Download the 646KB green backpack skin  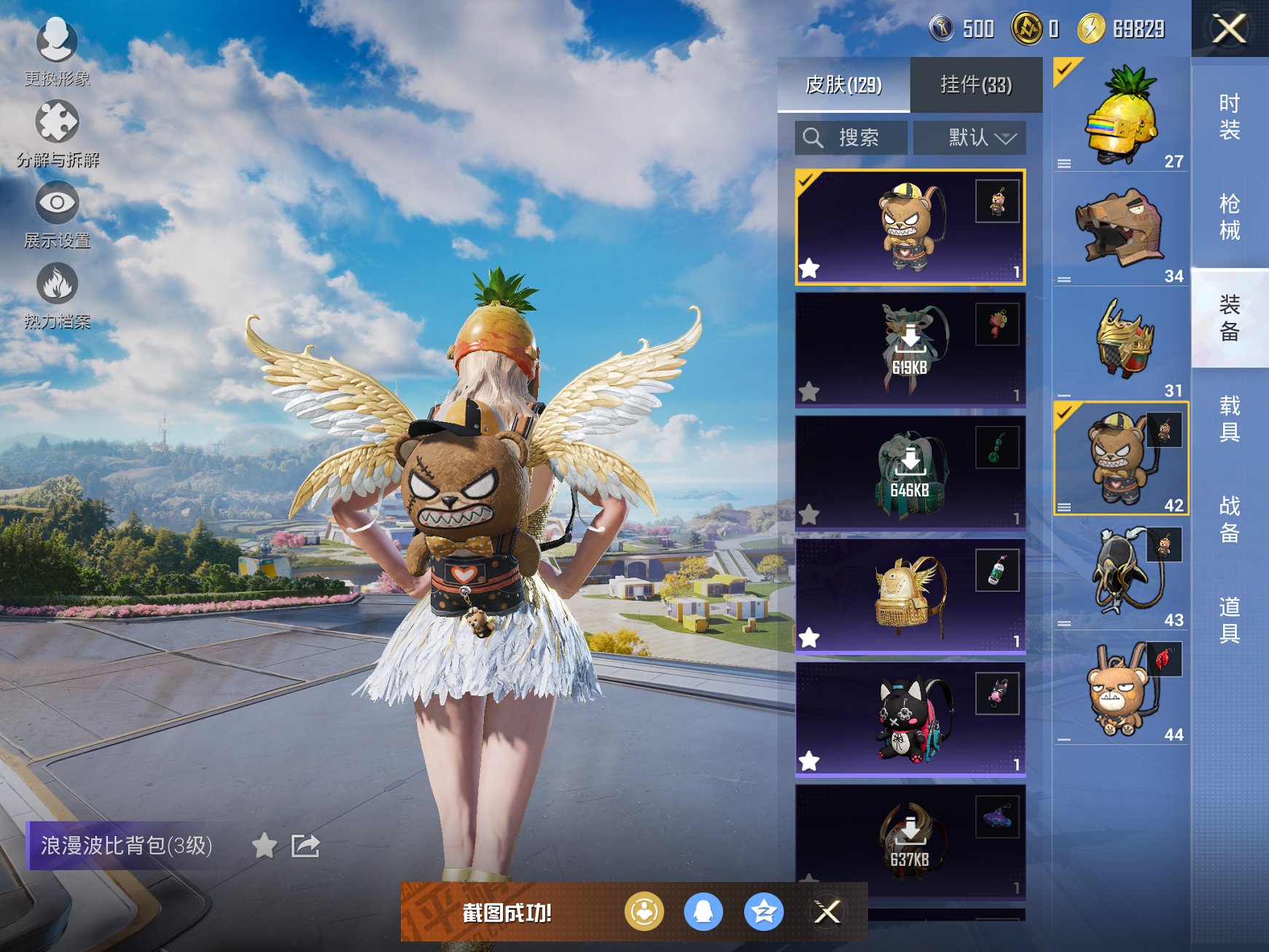pyautogui.click(x=910, y=472)
